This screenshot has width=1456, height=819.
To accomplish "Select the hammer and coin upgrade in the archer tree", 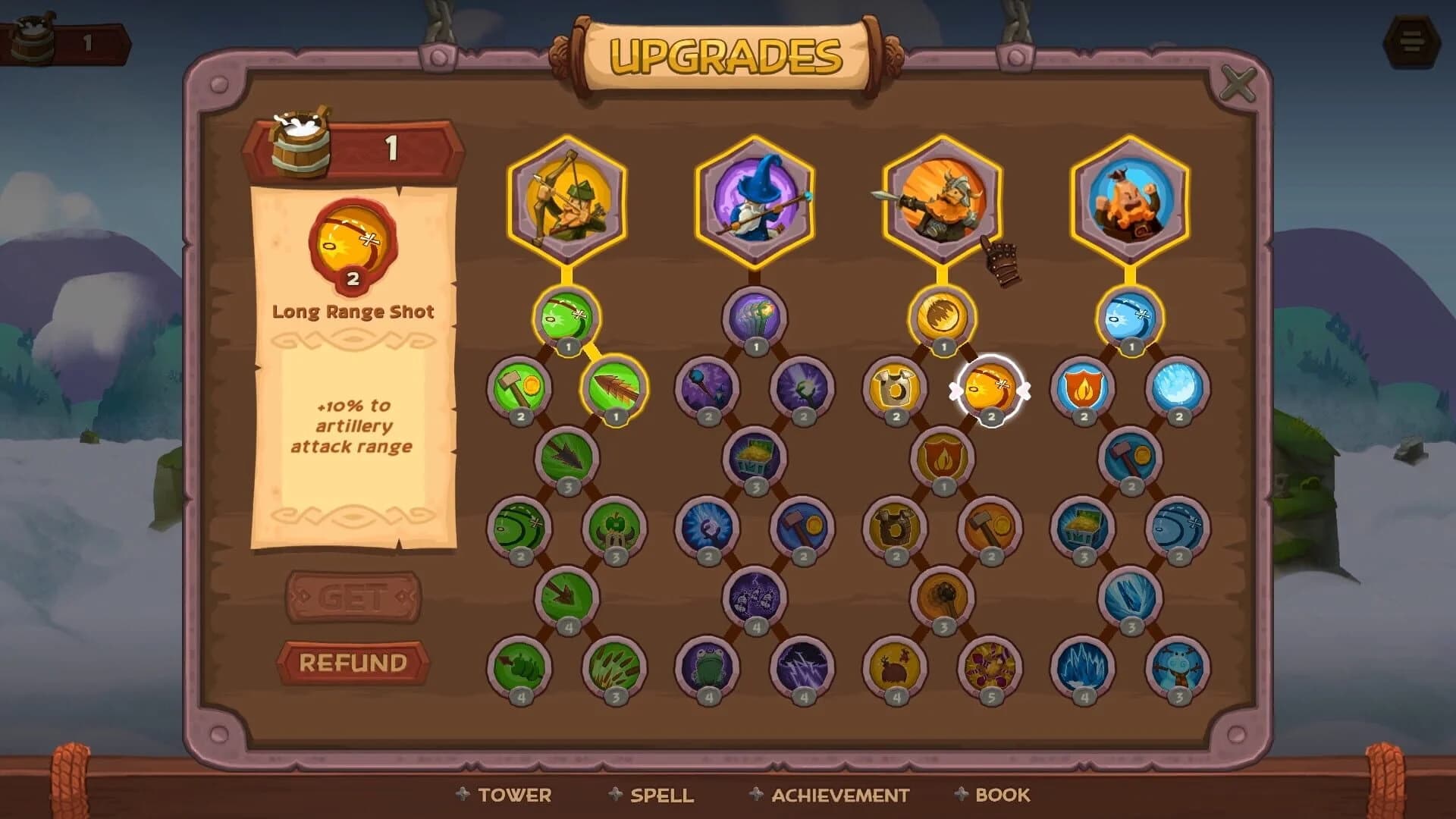I will coord(520,389).
